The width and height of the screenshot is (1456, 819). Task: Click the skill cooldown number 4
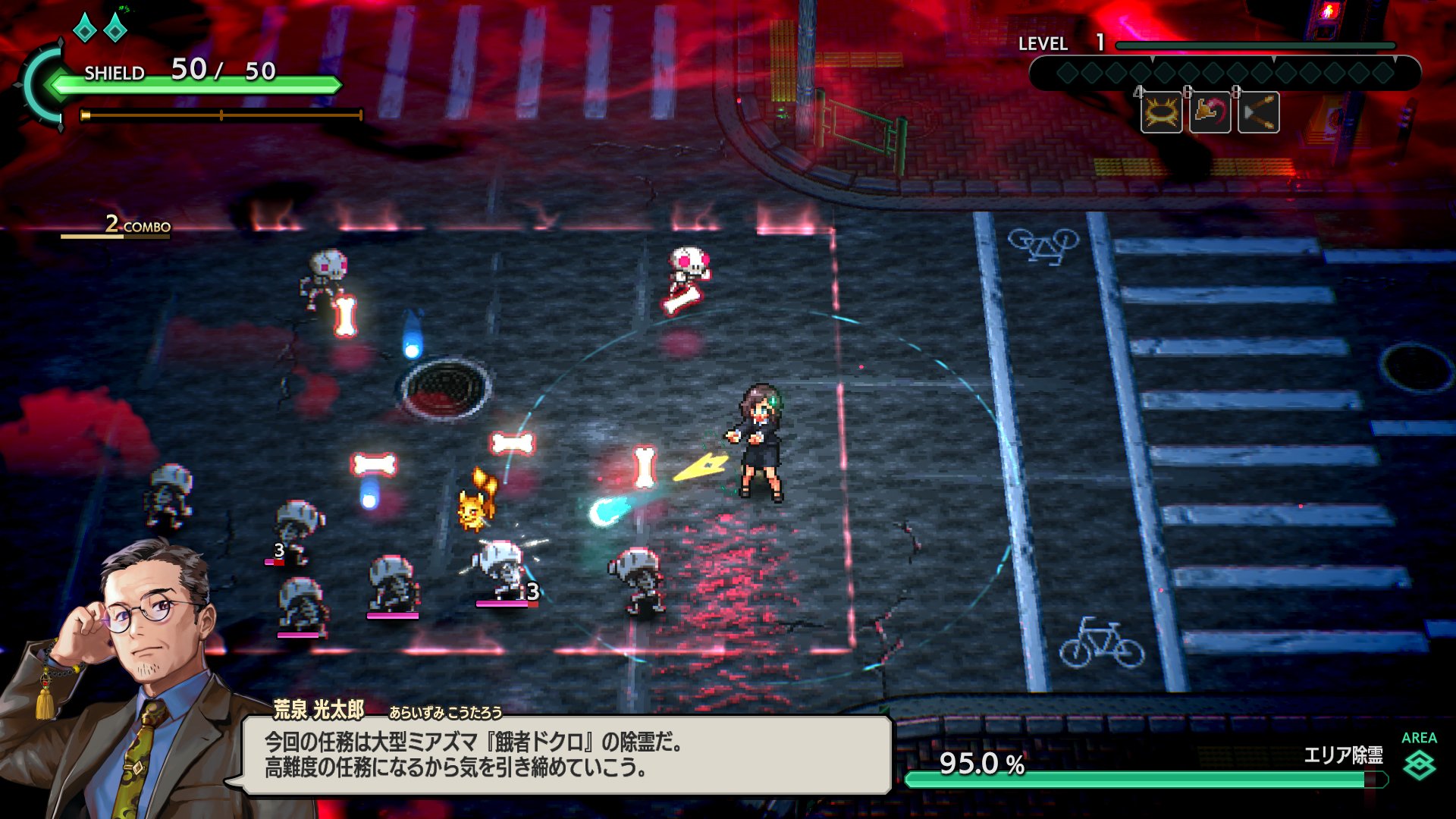1137,93
